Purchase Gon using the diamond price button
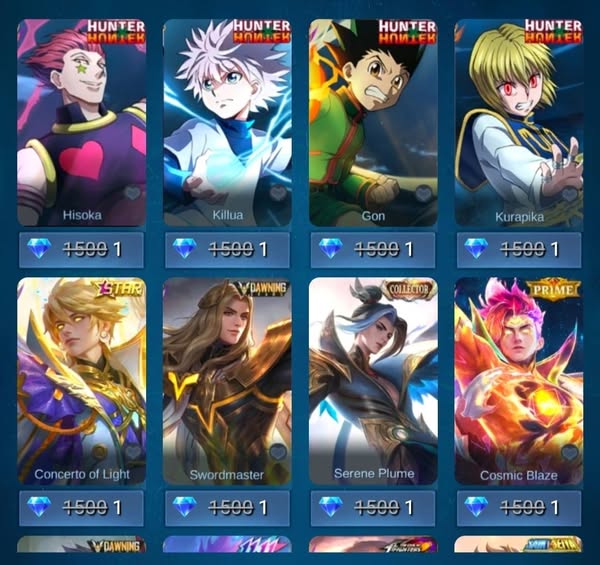600x565 pixels. coord(373,249)
